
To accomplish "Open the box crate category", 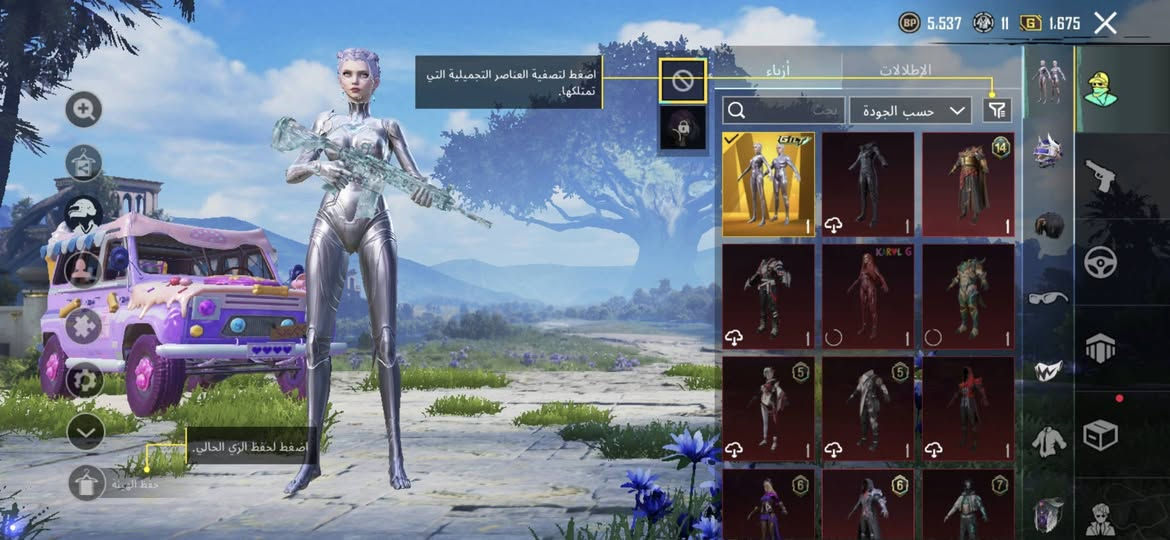I will coord(1101,434).
